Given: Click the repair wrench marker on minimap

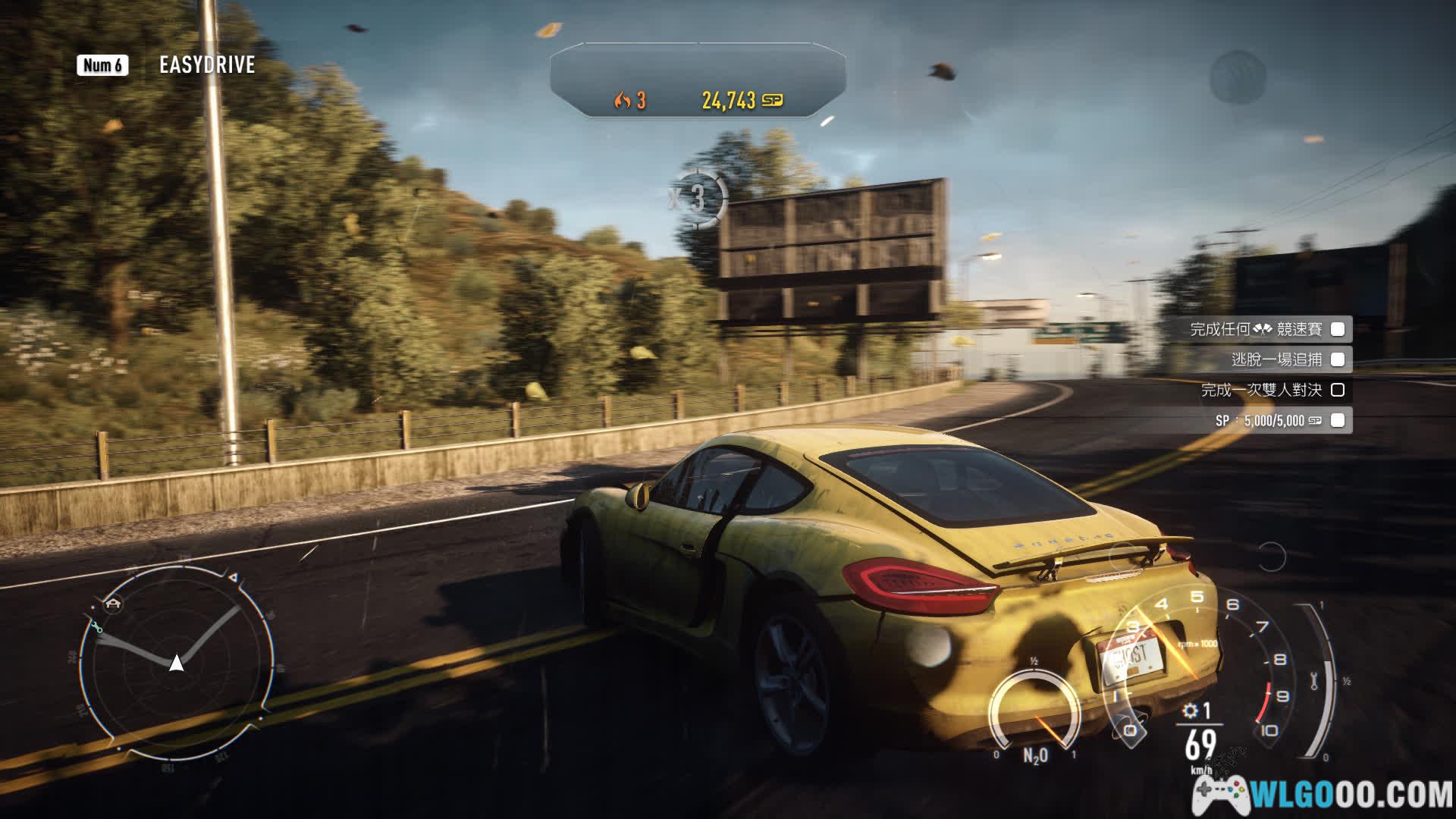Looking at the screenshot, I should click(96, 627).
